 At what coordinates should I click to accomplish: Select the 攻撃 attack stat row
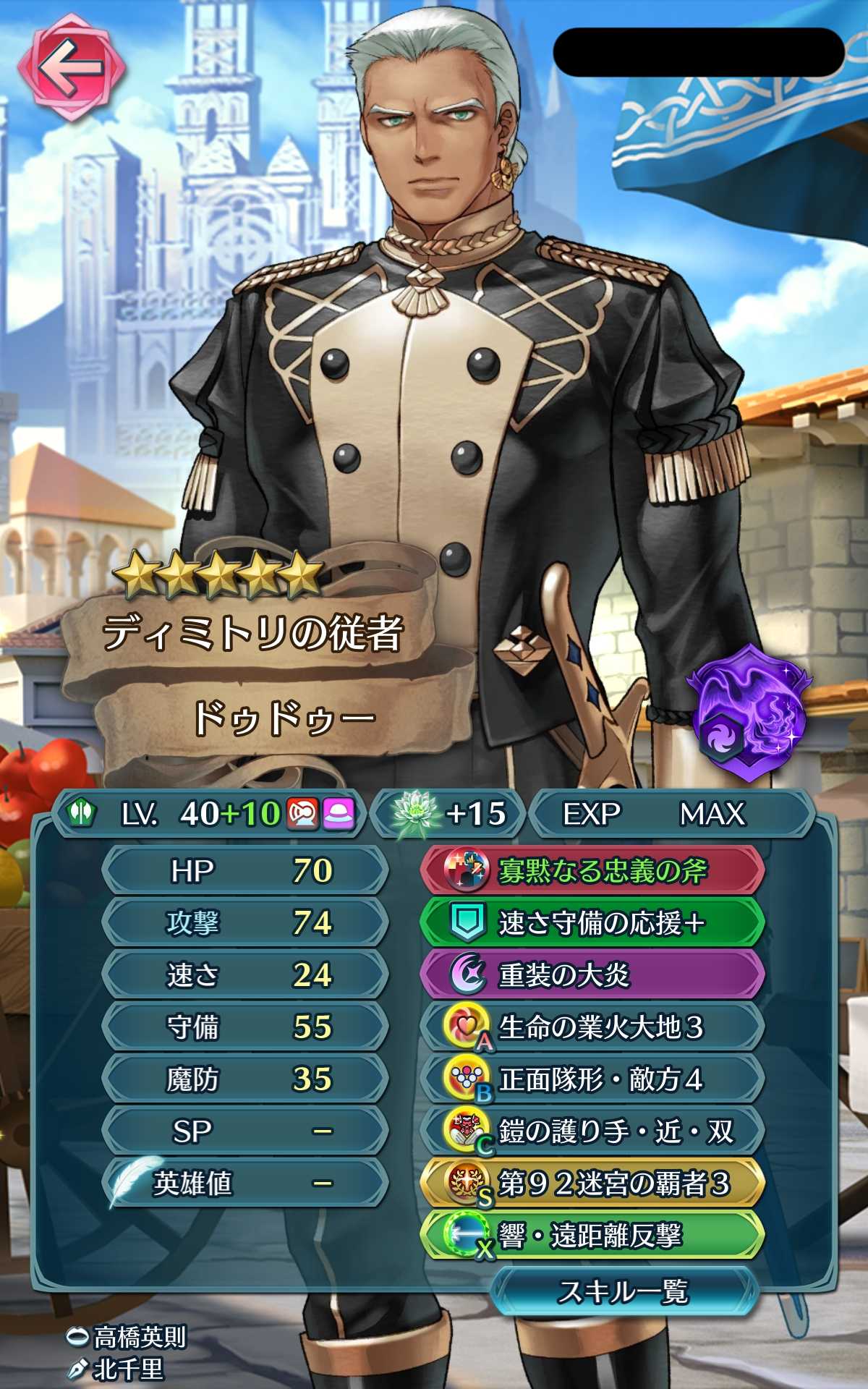[x=244, y=922]
